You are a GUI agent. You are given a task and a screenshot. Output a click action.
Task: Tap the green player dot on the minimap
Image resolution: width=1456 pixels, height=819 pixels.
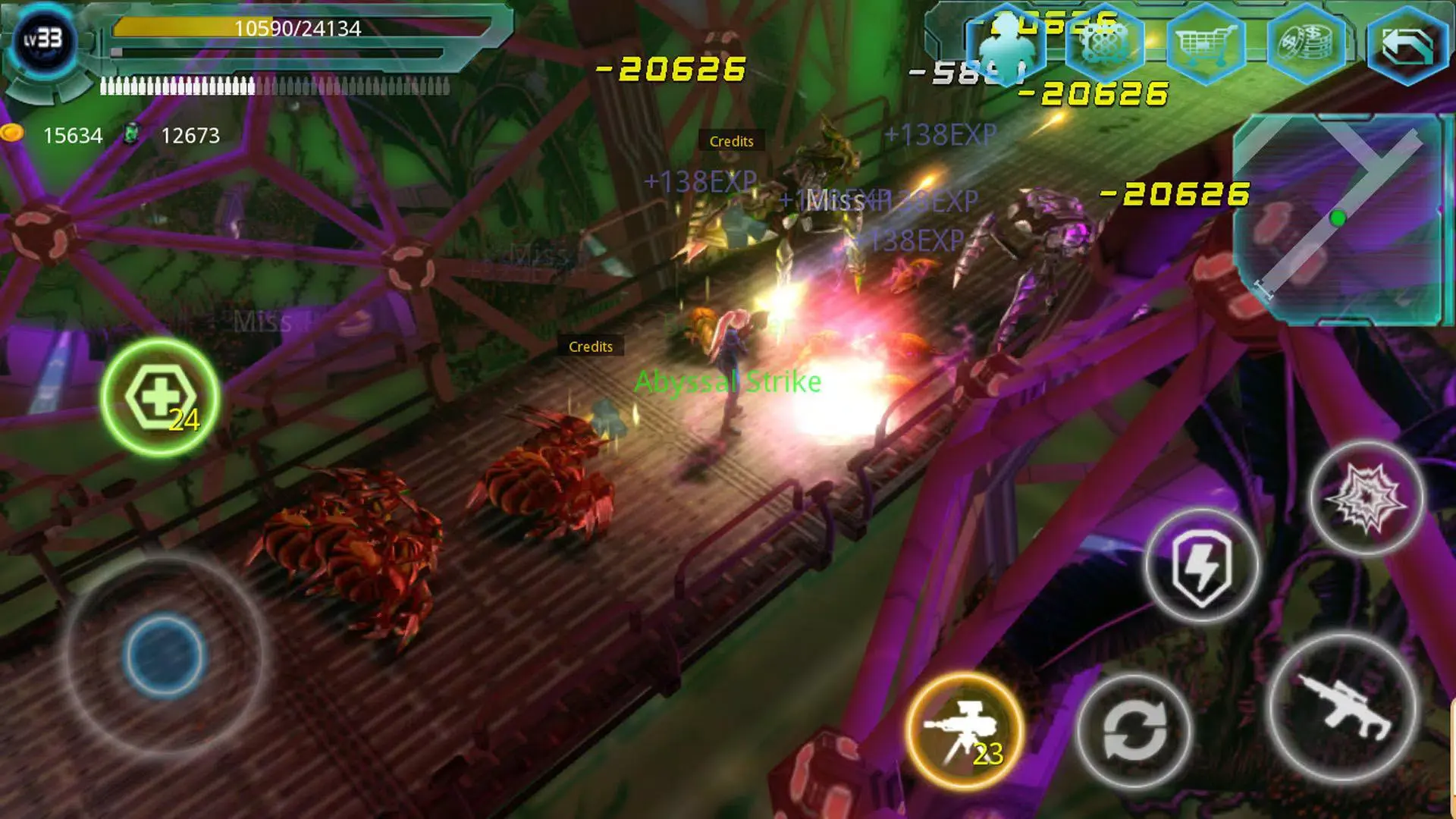(x=1337, y=216)
